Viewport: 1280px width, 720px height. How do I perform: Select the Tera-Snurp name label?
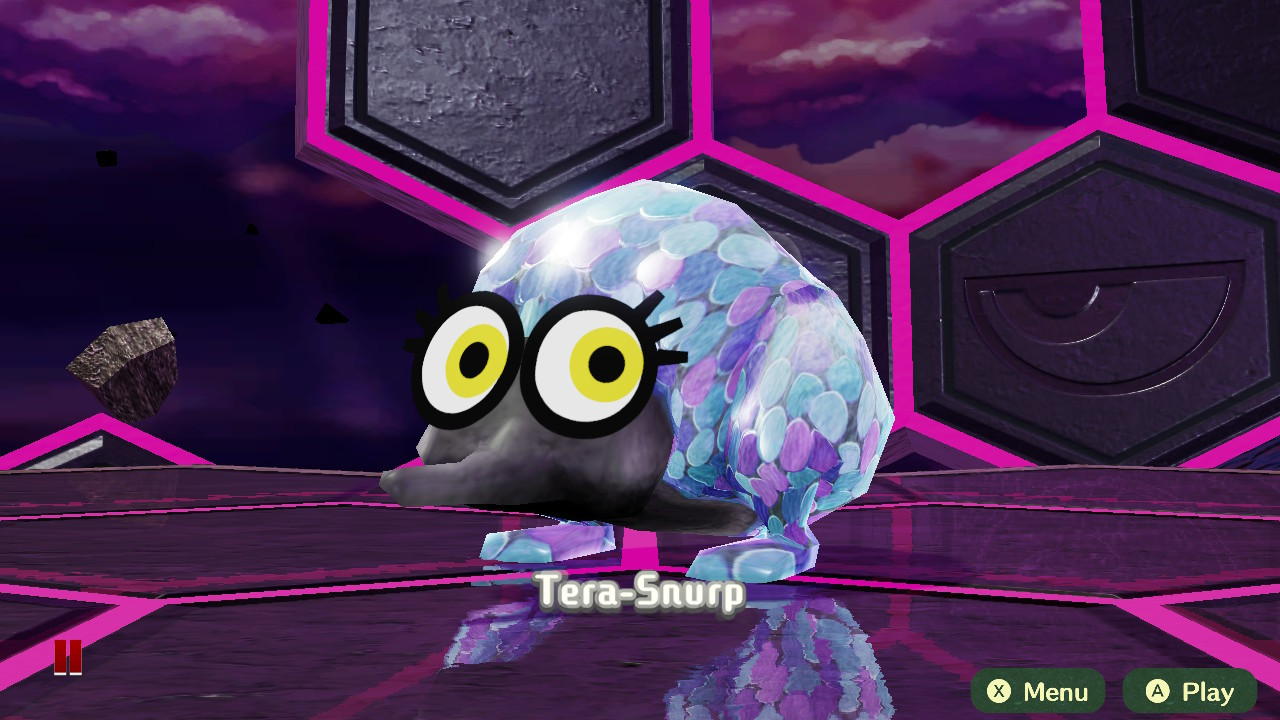pos(640,591)
